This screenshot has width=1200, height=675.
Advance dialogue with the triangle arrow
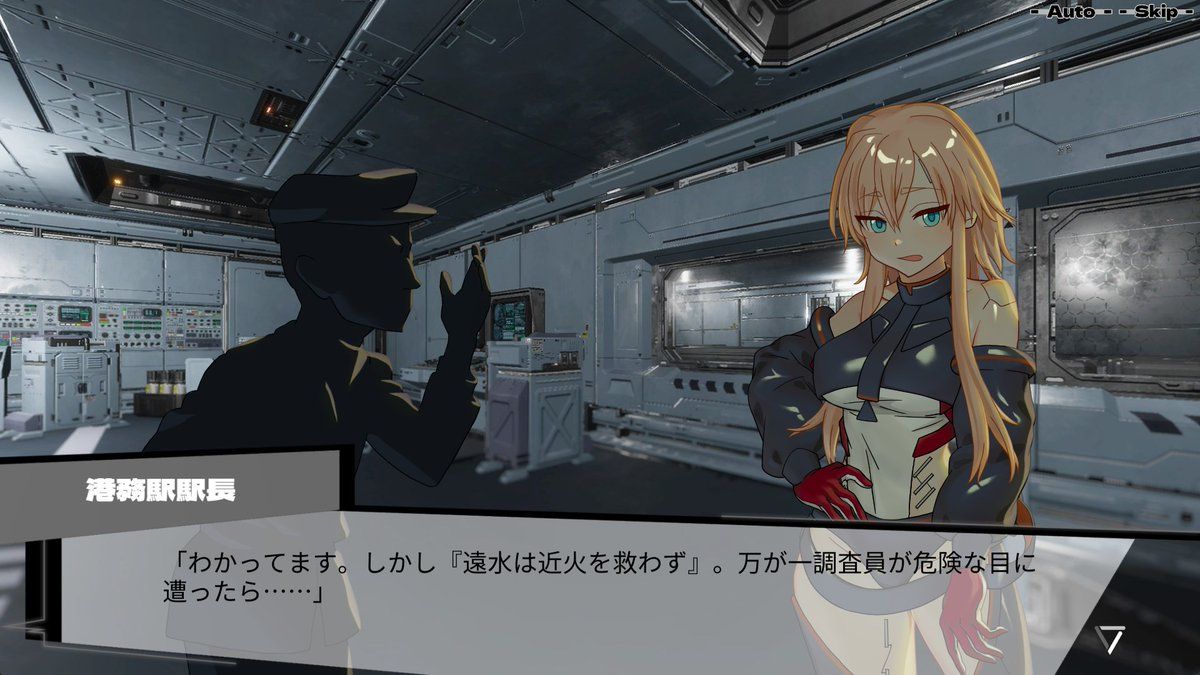(1109, 639)
